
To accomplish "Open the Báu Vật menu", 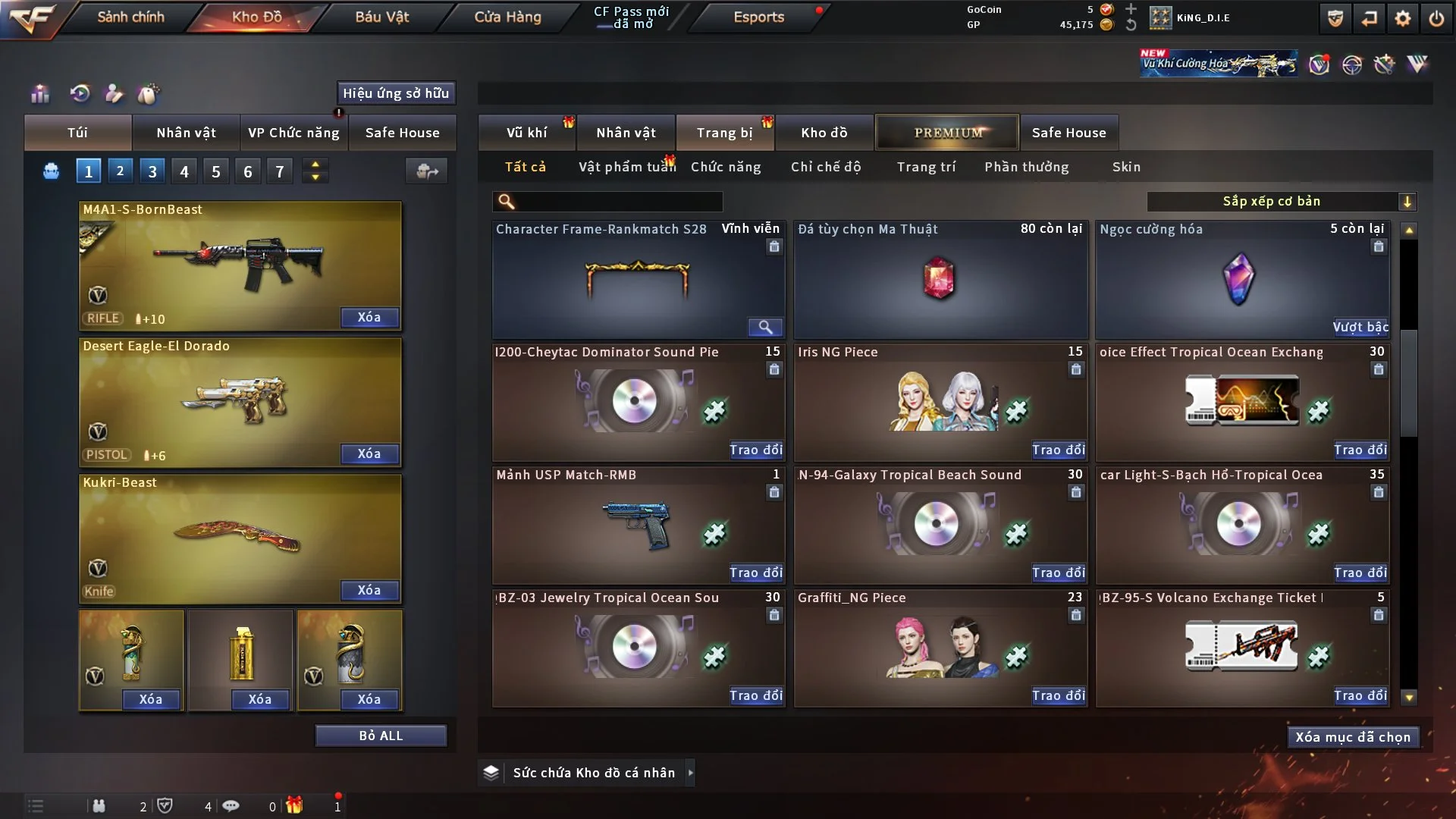I will (x=381, y=17).
